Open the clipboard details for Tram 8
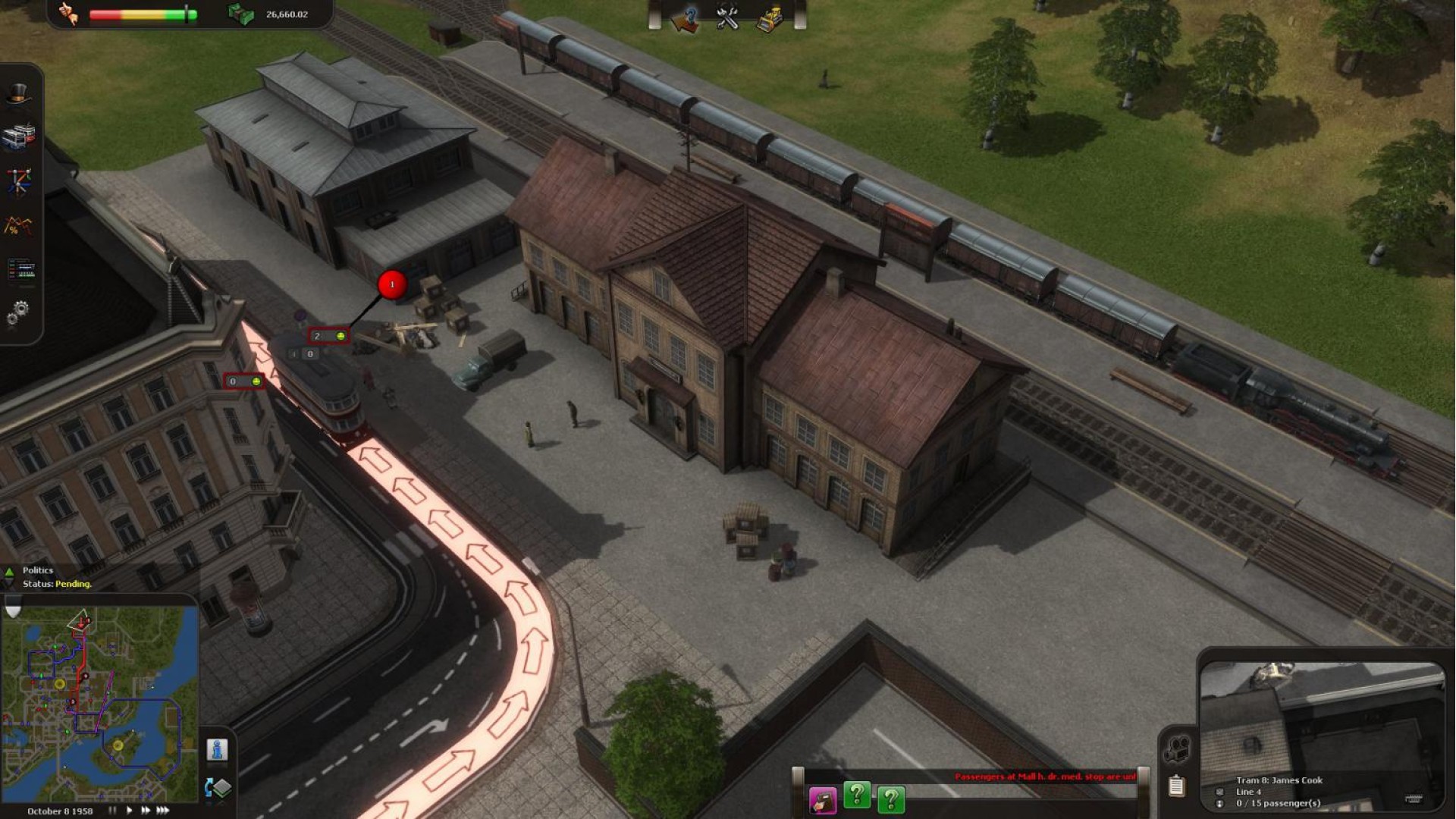This screenshot has width=1456, height=819. pos(1176,786)
